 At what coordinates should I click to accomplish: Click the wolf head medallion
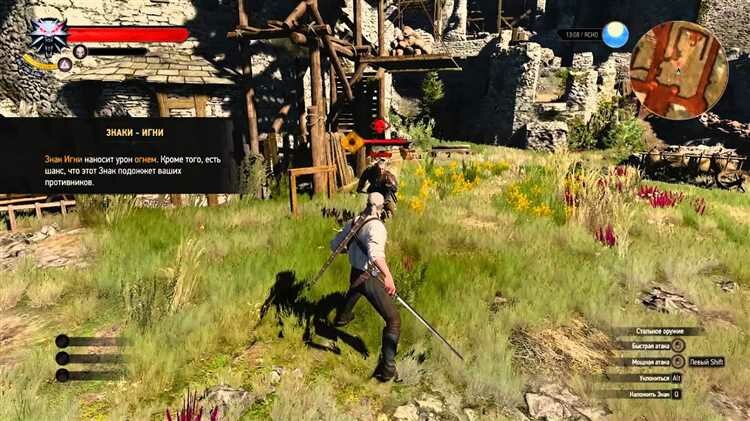(x=46, y=36)
